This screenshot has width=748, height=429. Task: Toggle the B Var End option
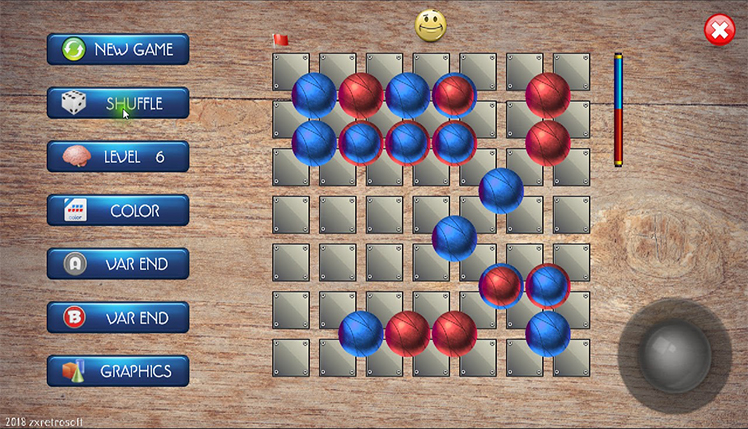118,318
